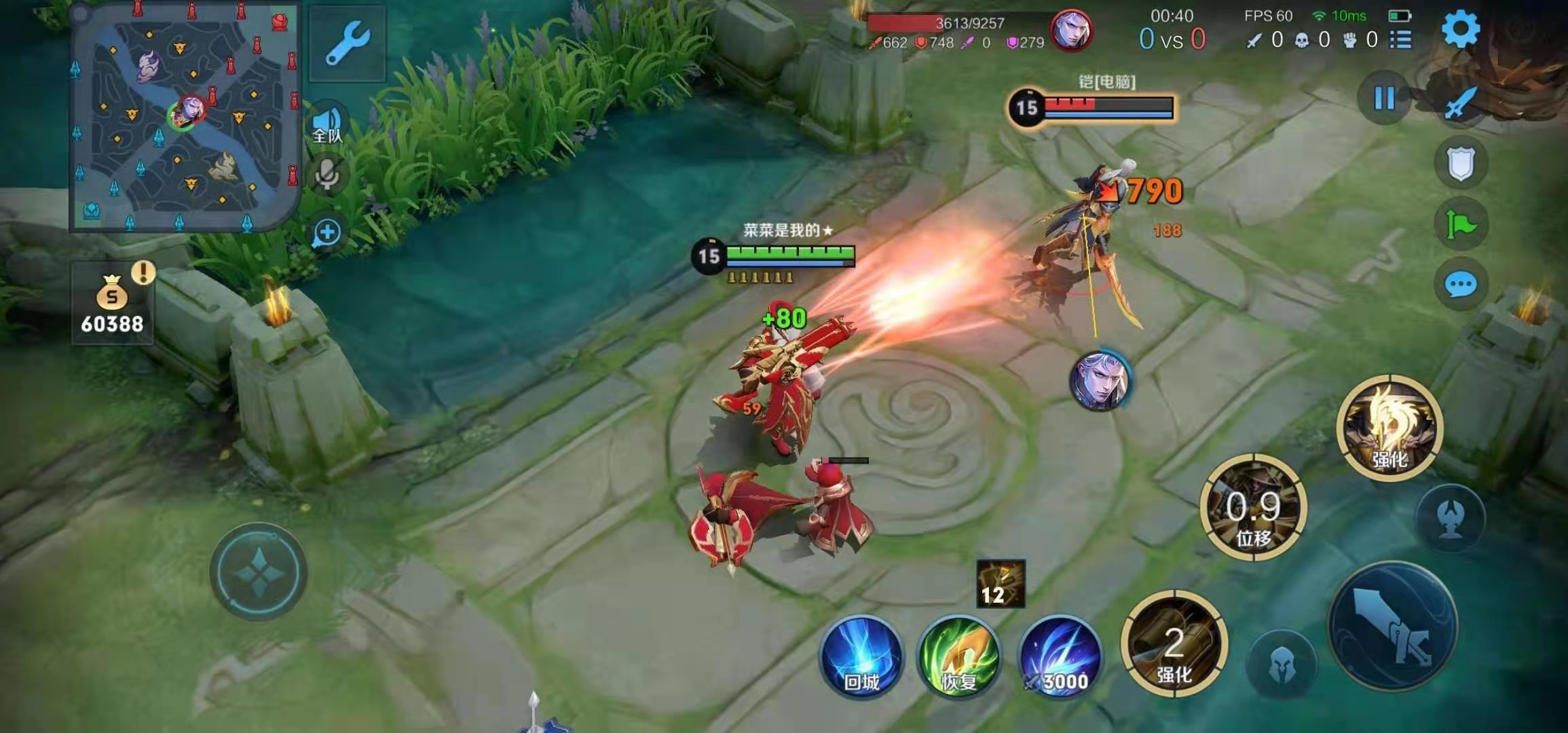
Task: Send the shield defend signal
Action: click(x=1461, y=163)
